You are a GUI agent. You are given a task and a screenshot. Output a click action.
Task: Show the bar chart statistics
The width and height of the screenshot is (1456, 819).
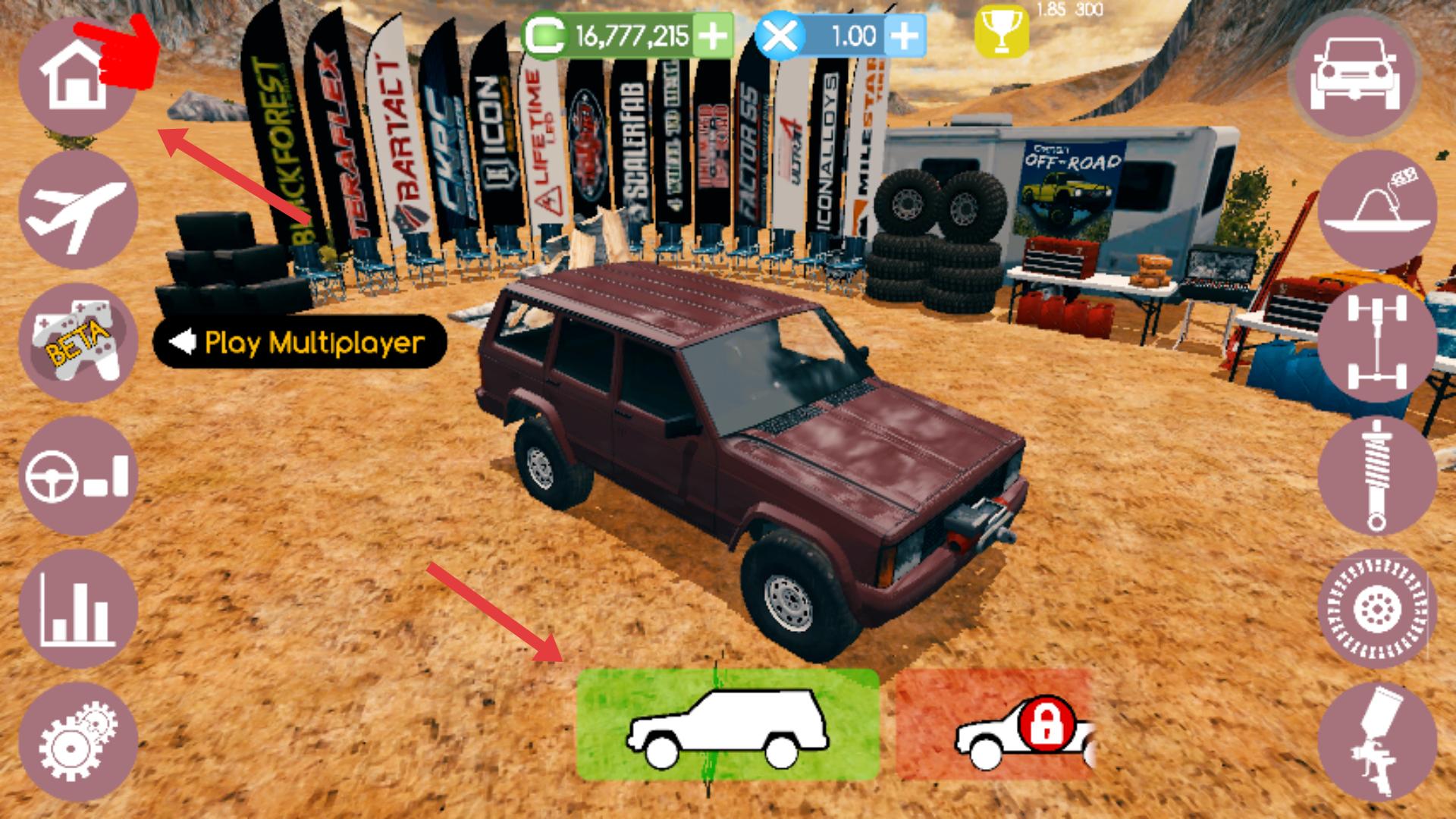77,610
